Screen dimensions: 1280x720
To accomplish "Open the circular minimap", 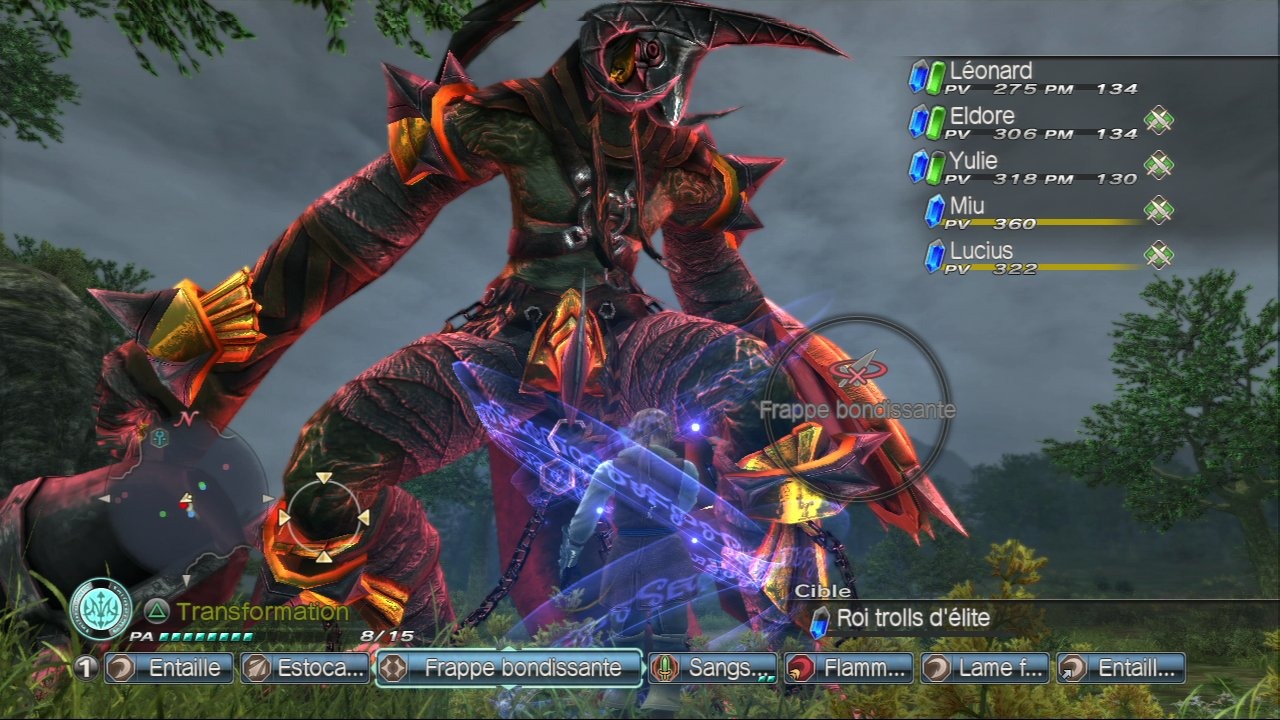I will [x=183, y=498].
